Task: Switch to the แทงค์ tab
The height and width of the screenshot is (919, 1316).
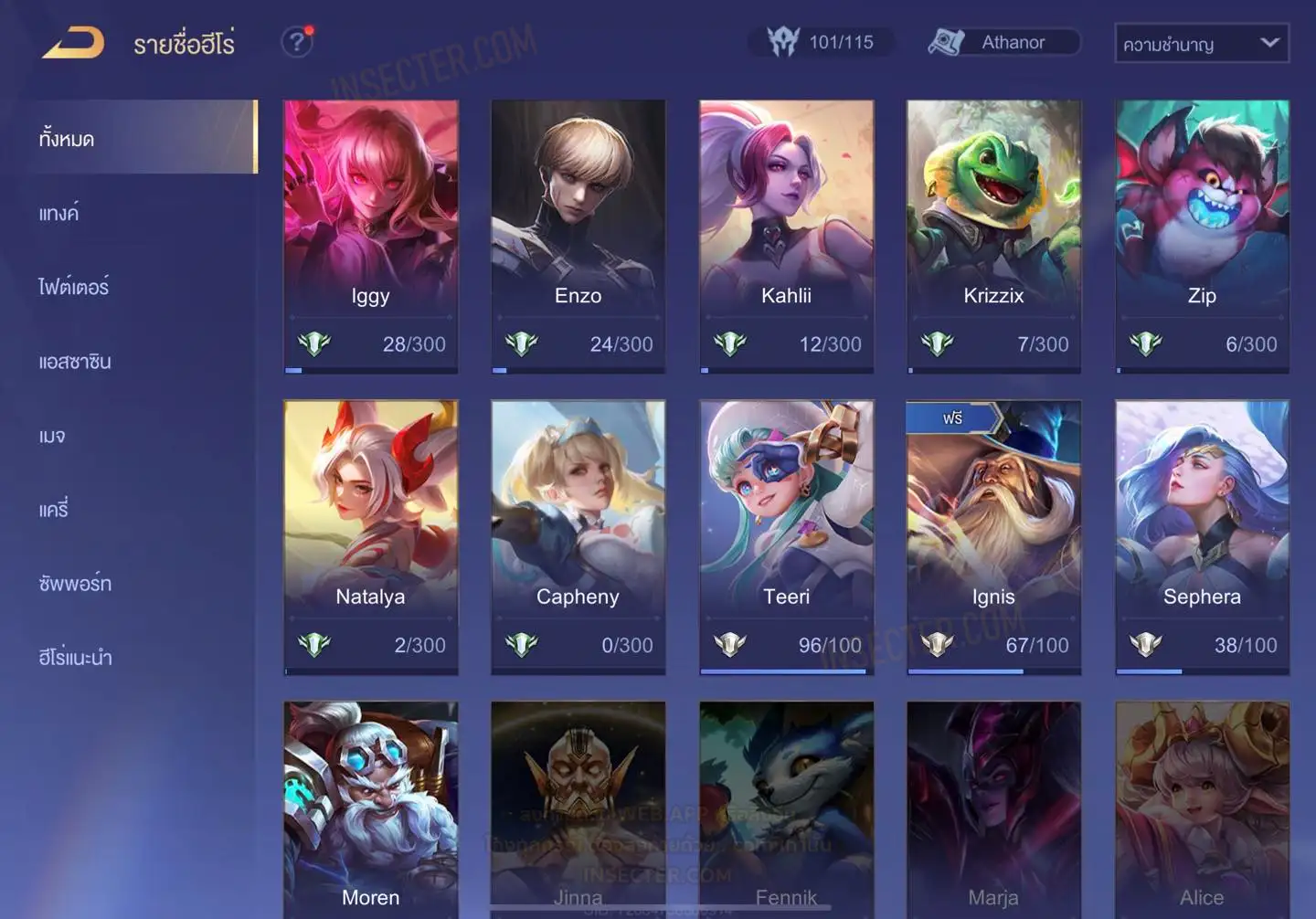Action: coord(59,213)
